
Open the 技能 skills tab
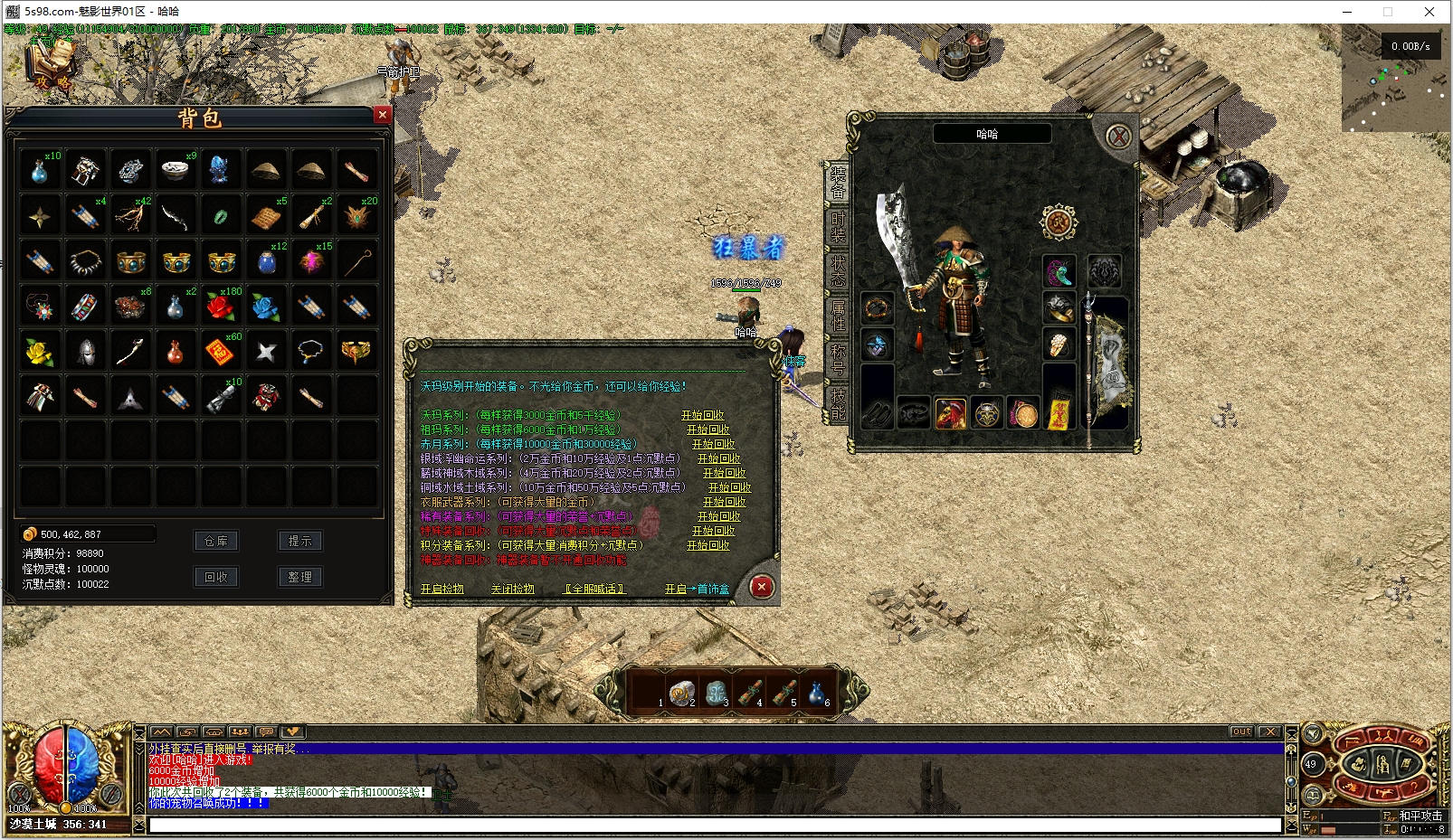838,403
